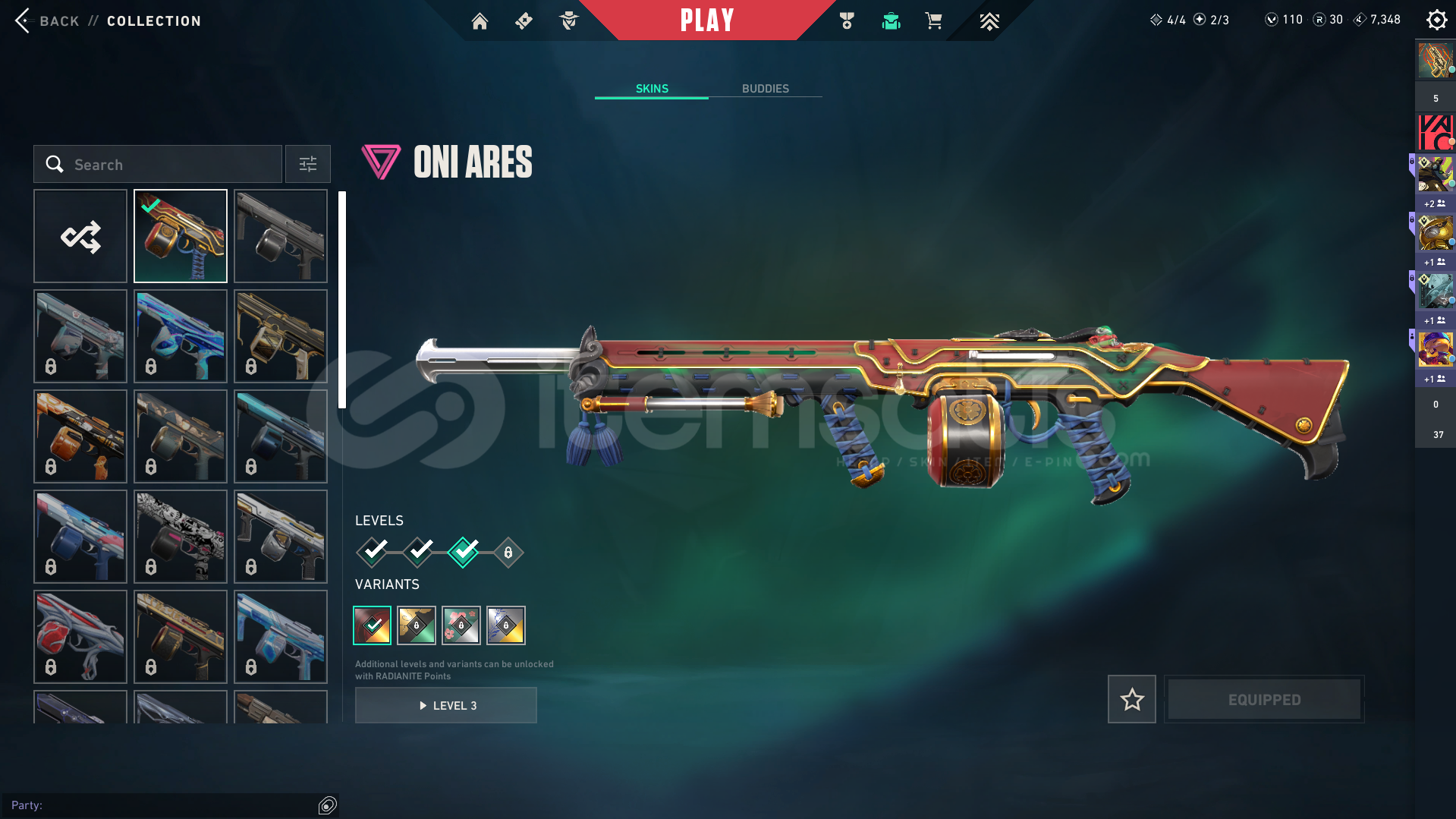Select the default gray Ares skin thumbnail
The height and width of the screenshot is (819, 1456).
(281, 236)
